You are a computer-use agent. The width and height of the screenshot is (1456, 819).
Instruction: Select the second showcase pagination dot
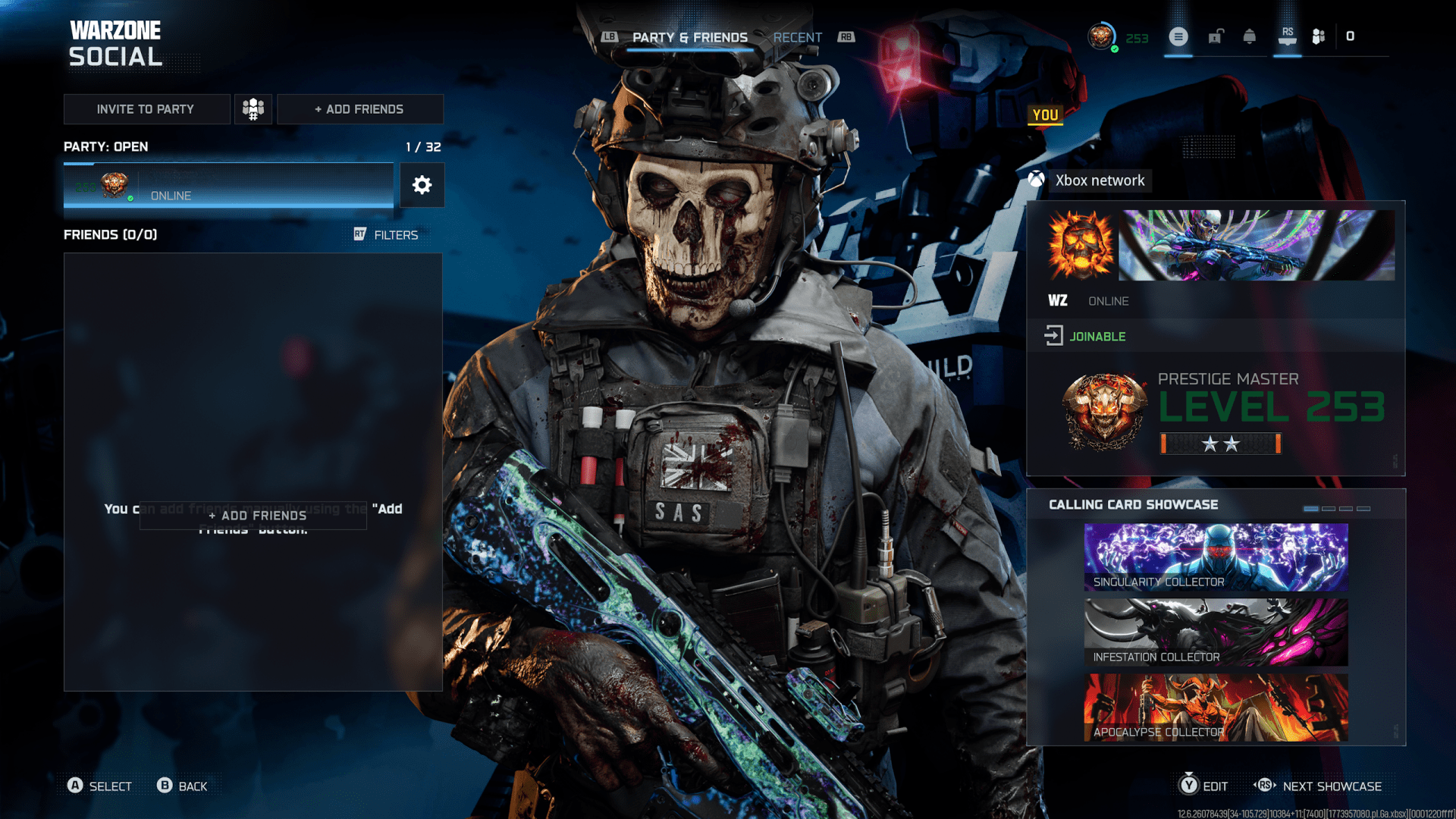pyautogui.click(x=1329, y=509)
